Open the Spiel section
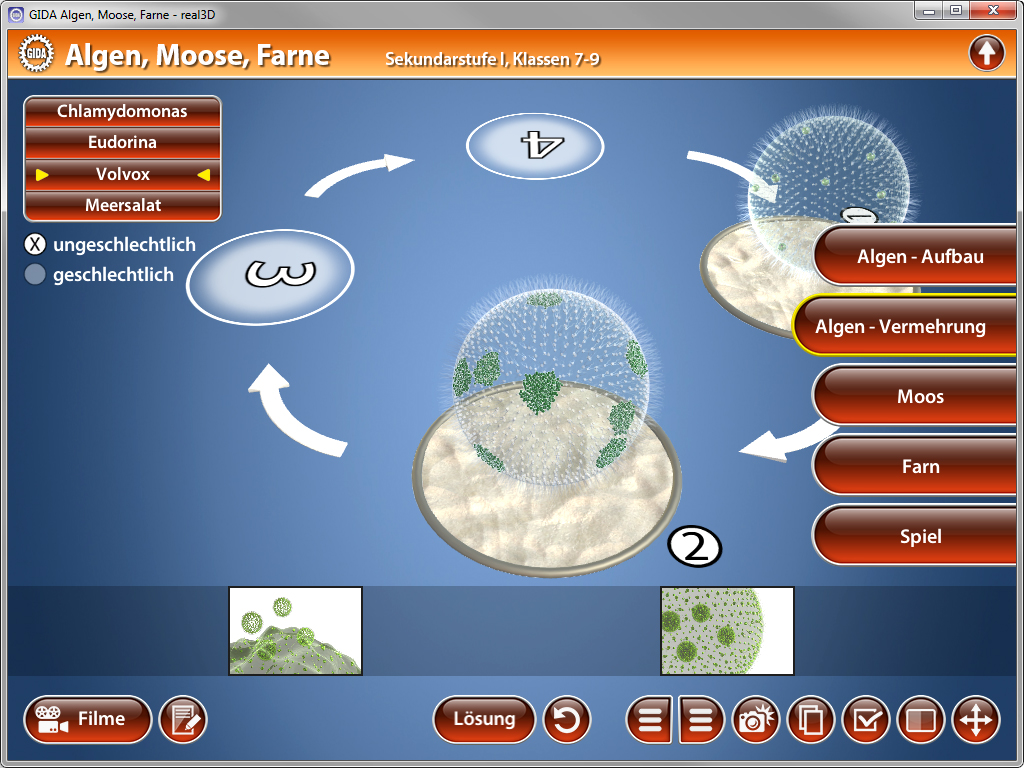The height and width of the screenshot is (768, 1024). click(920, 536)
